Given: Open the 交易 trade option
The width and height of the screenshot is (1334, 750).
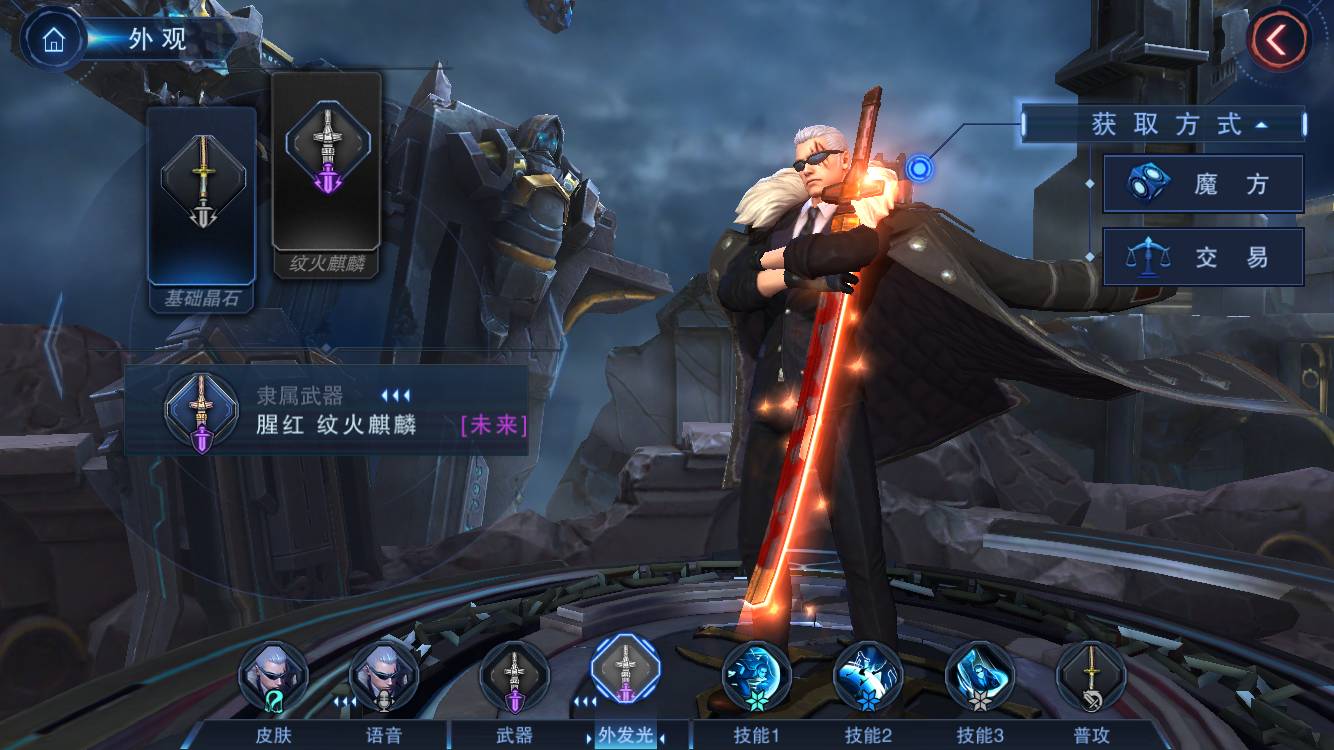Looking at the screenshot, I should point(1203,257).
